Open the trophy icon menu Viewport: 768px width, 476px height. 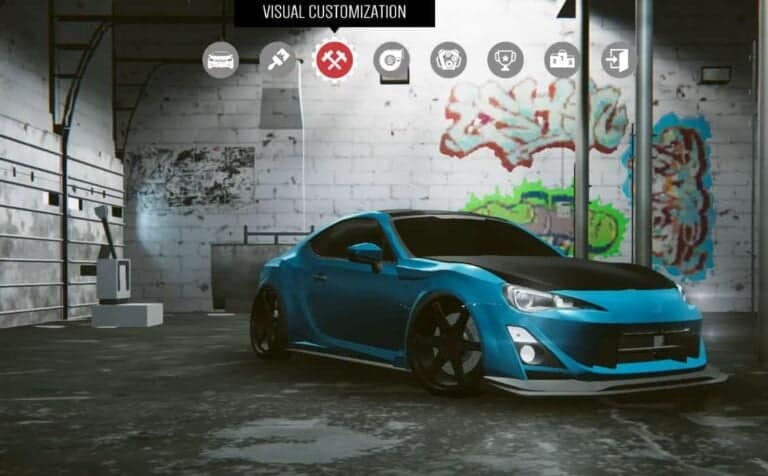505,60
